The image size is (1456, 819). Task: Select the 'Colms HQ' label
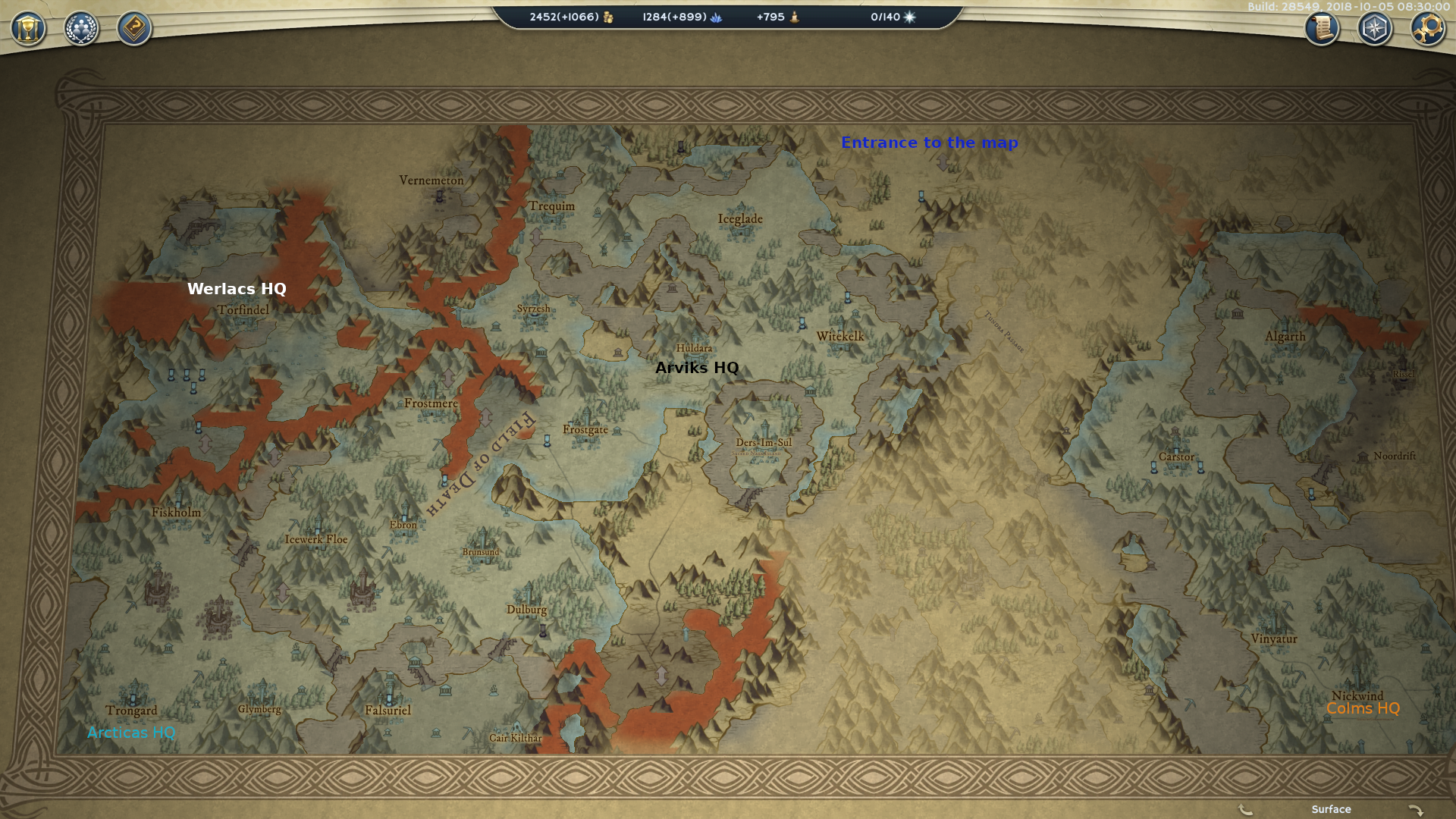[1363, 709]
